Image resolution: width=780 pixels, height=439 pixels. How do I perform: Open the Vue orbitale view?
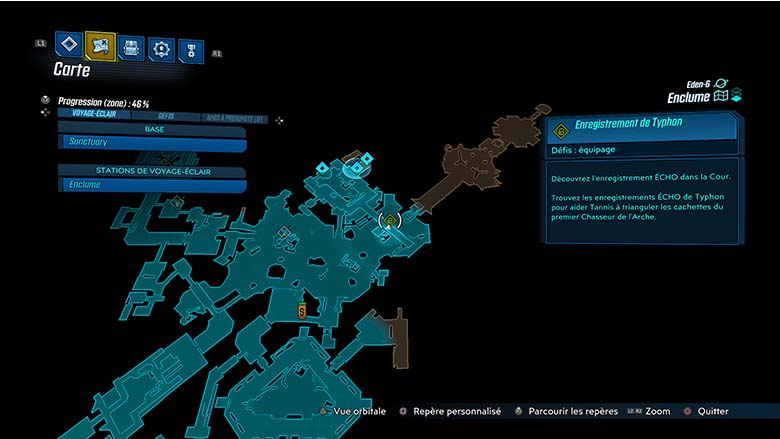tap(356, 411)
